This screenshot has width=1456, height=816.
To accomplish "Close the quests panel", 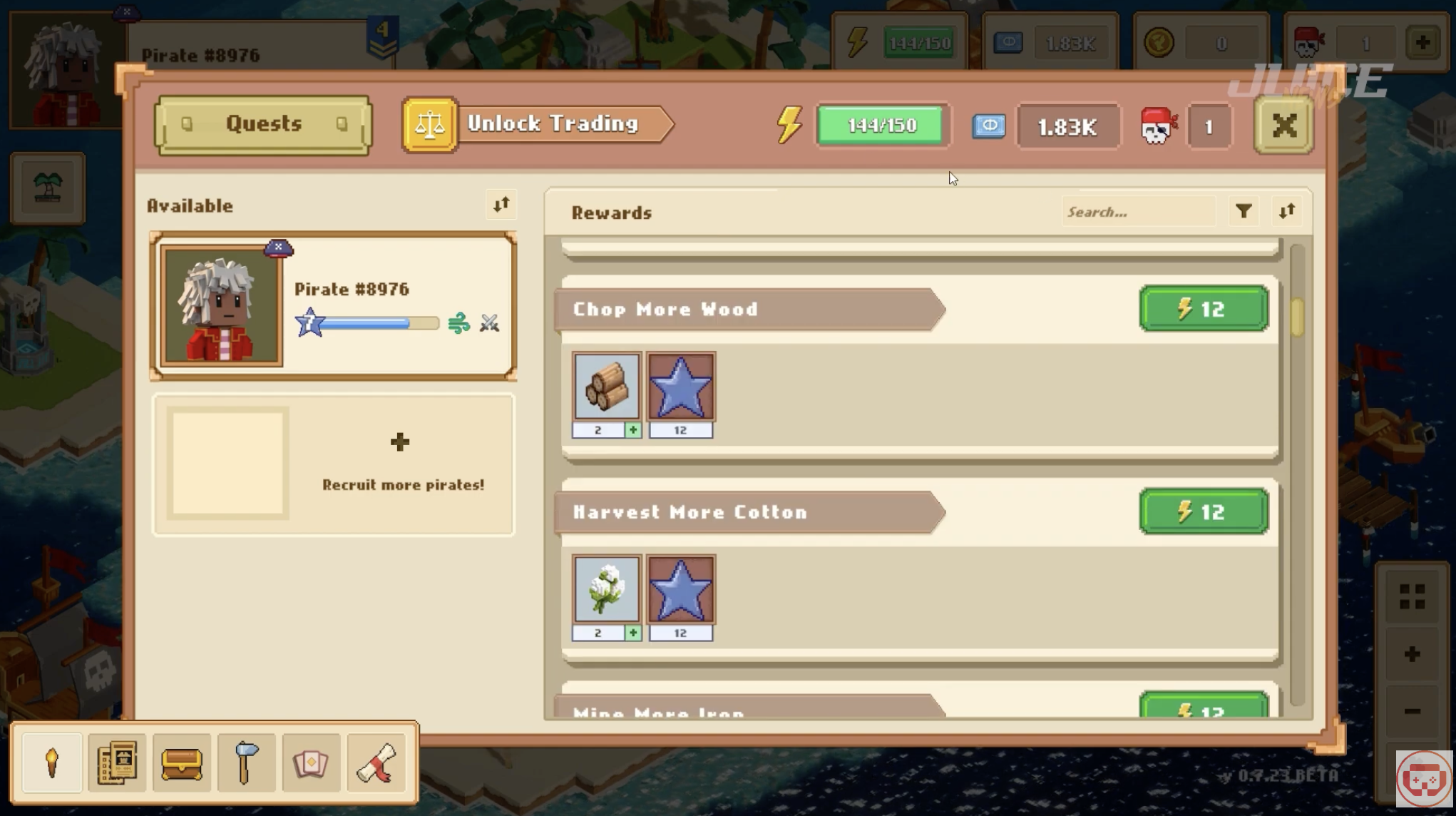I will [1283, 126].
